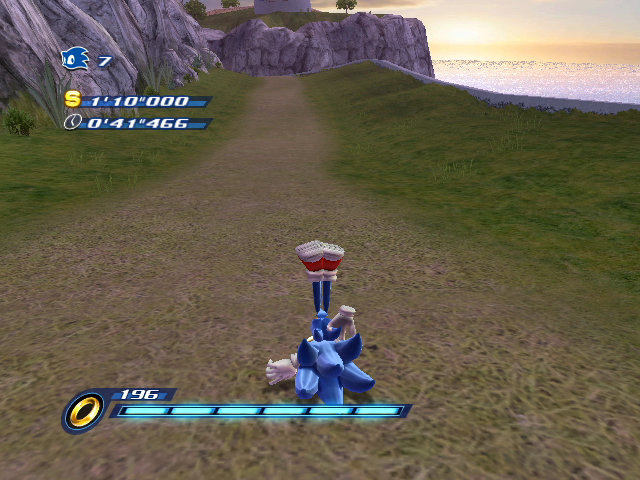Click the stopwatch clock icon
The image size is (640, 480).
click(72, 122)
